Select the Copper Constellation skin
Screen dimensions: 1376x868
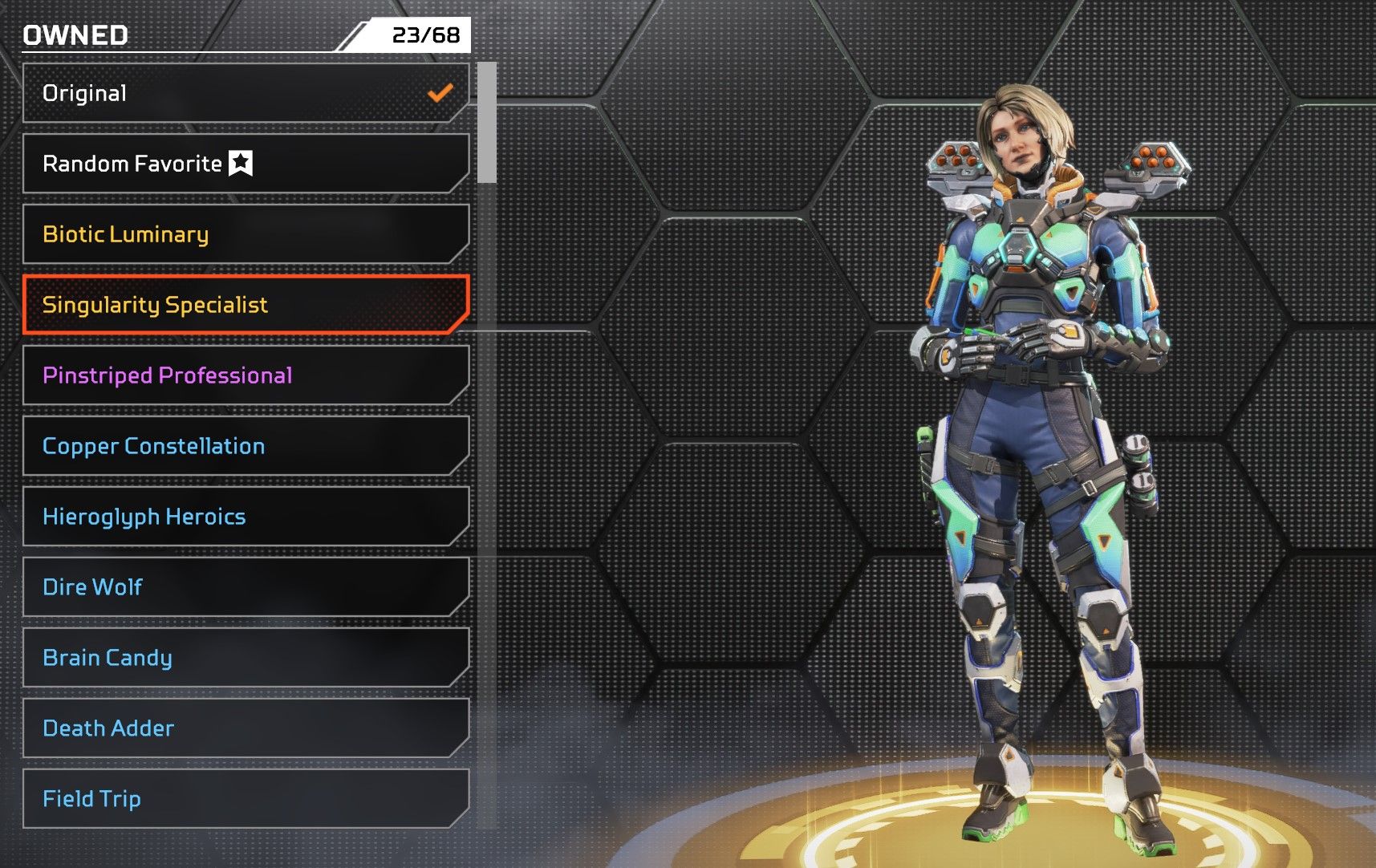pyautogui.click(x=245, y=446)
